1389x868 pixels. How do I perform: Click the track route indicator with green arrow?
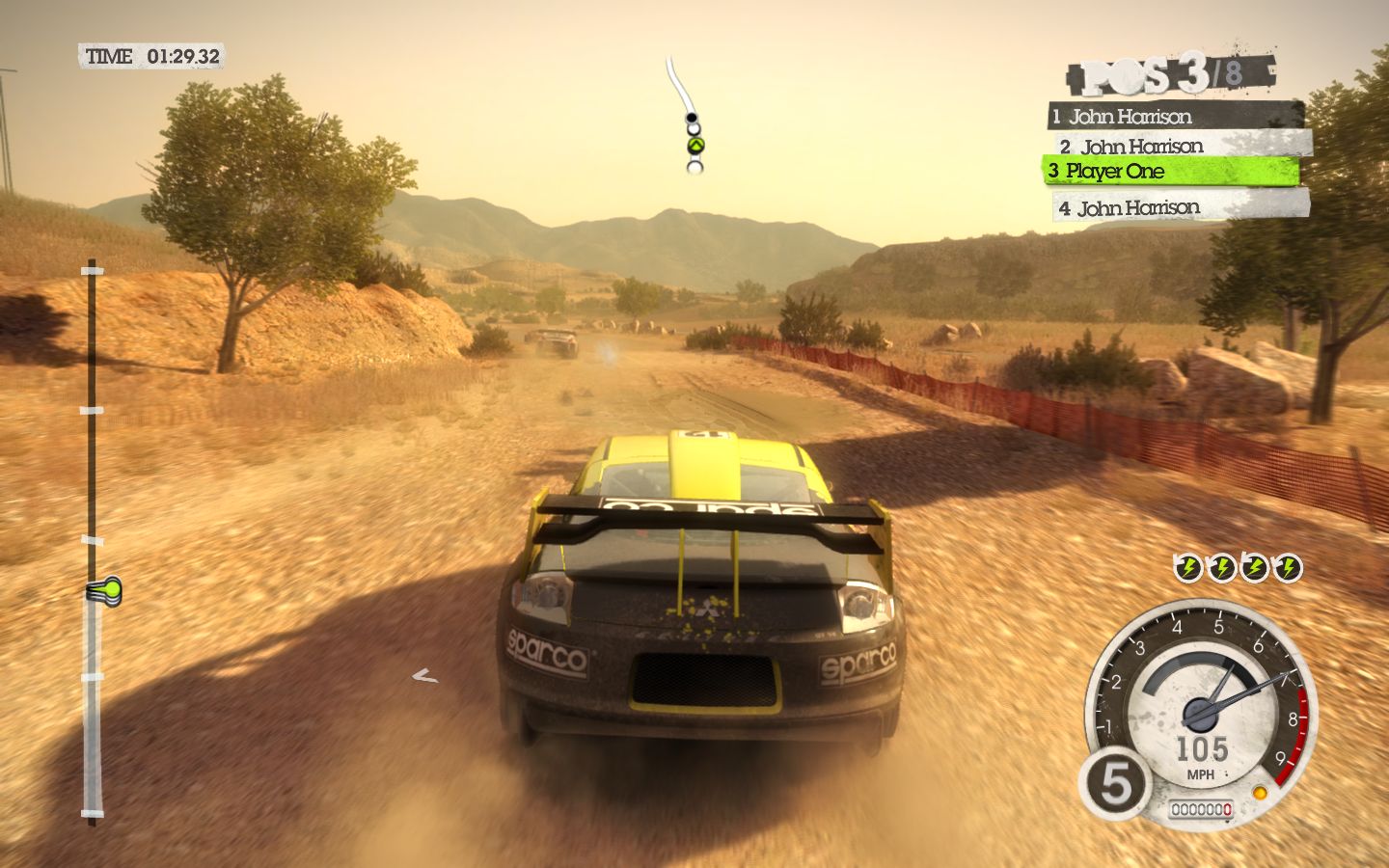(694, 146)
